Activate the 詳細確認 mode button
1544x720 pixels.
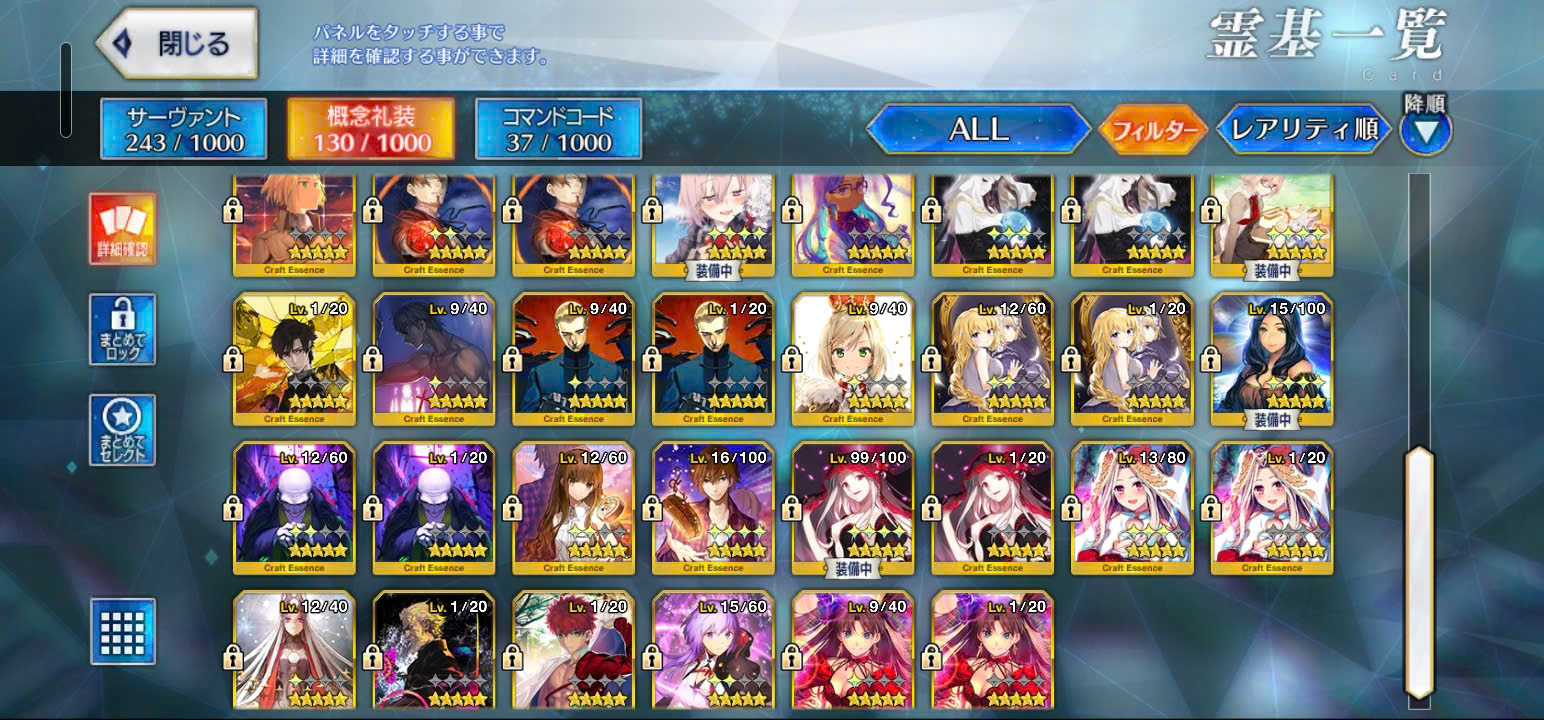[122, 229]
